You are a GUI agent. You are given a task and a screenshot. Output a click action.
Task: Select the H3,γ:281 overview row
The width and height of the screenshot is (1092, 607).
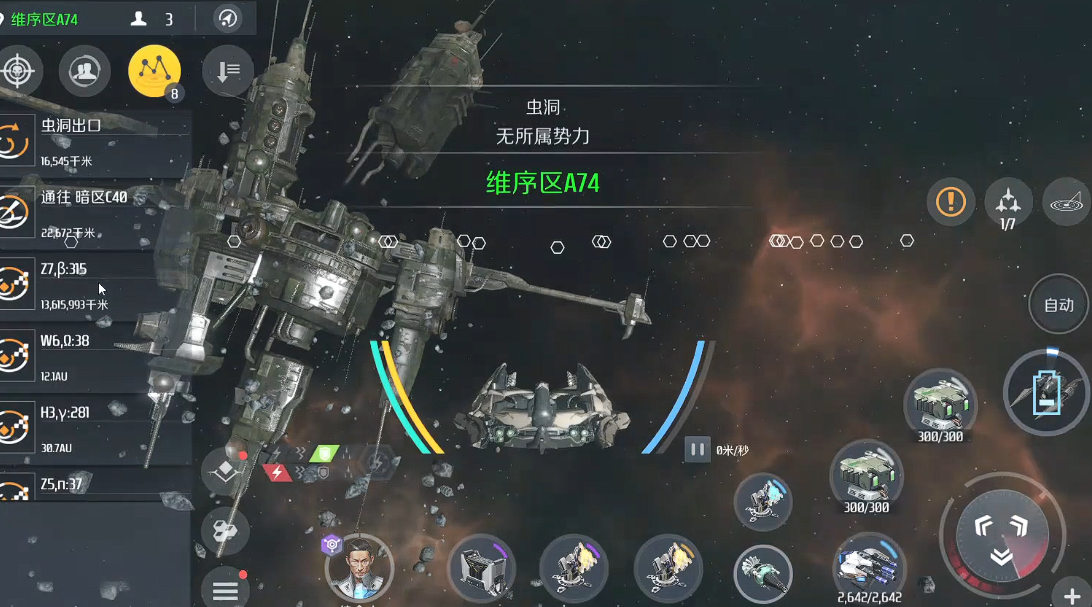click(x=95, y=429)
